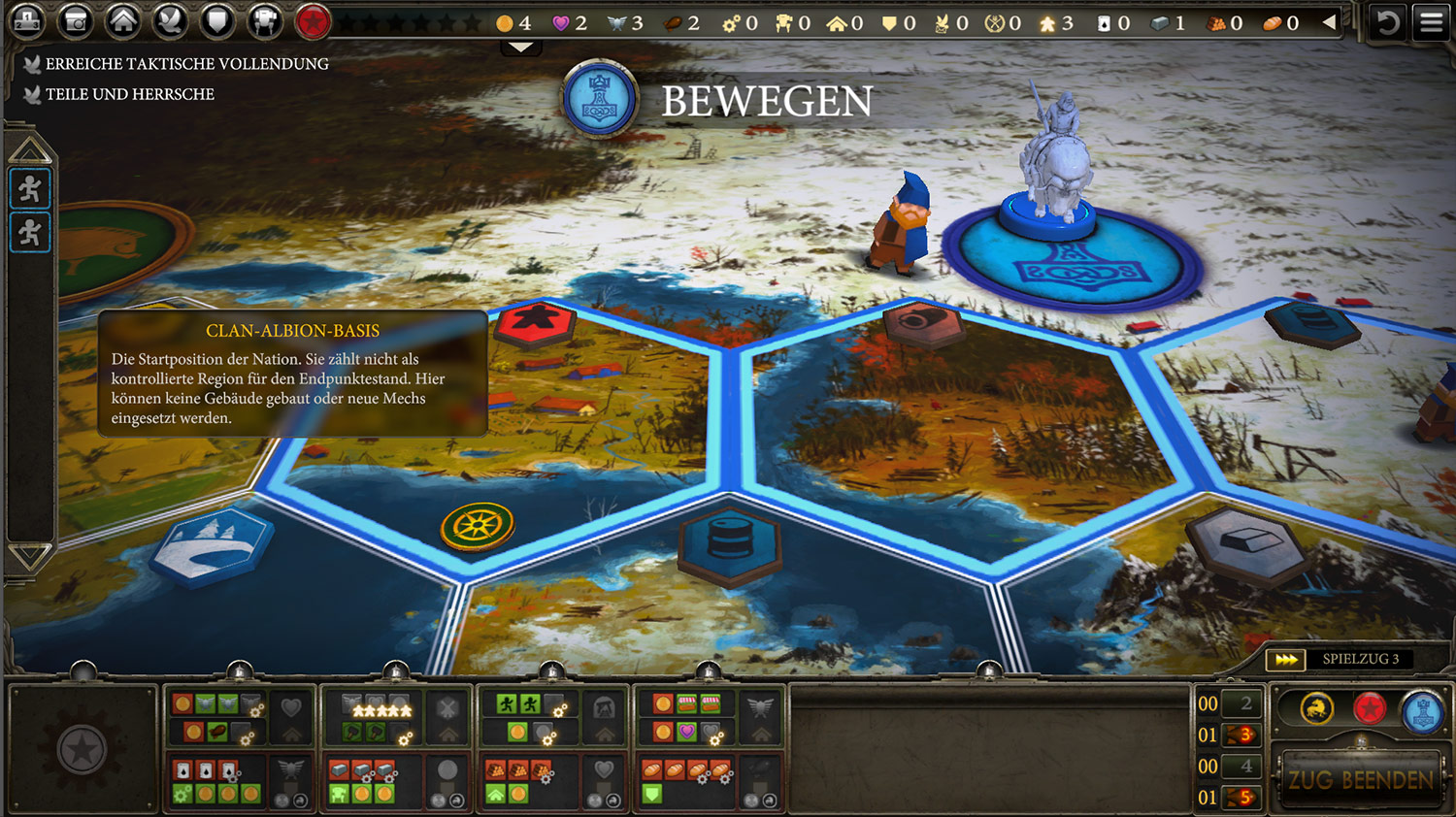This screenshot has width=1456, height=817.
Task: Click the ZUG BEENDEN end turn button
Action: click(1361, 779)
